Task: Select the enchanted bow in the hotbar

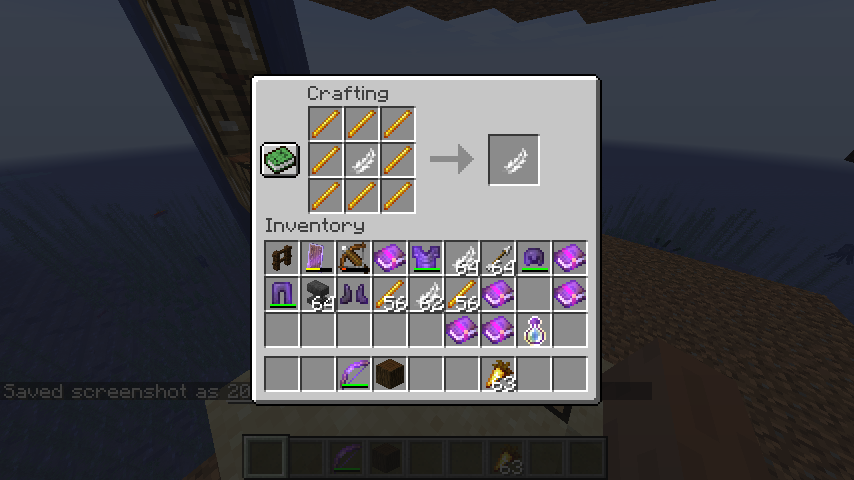Action: coord(354,374)
